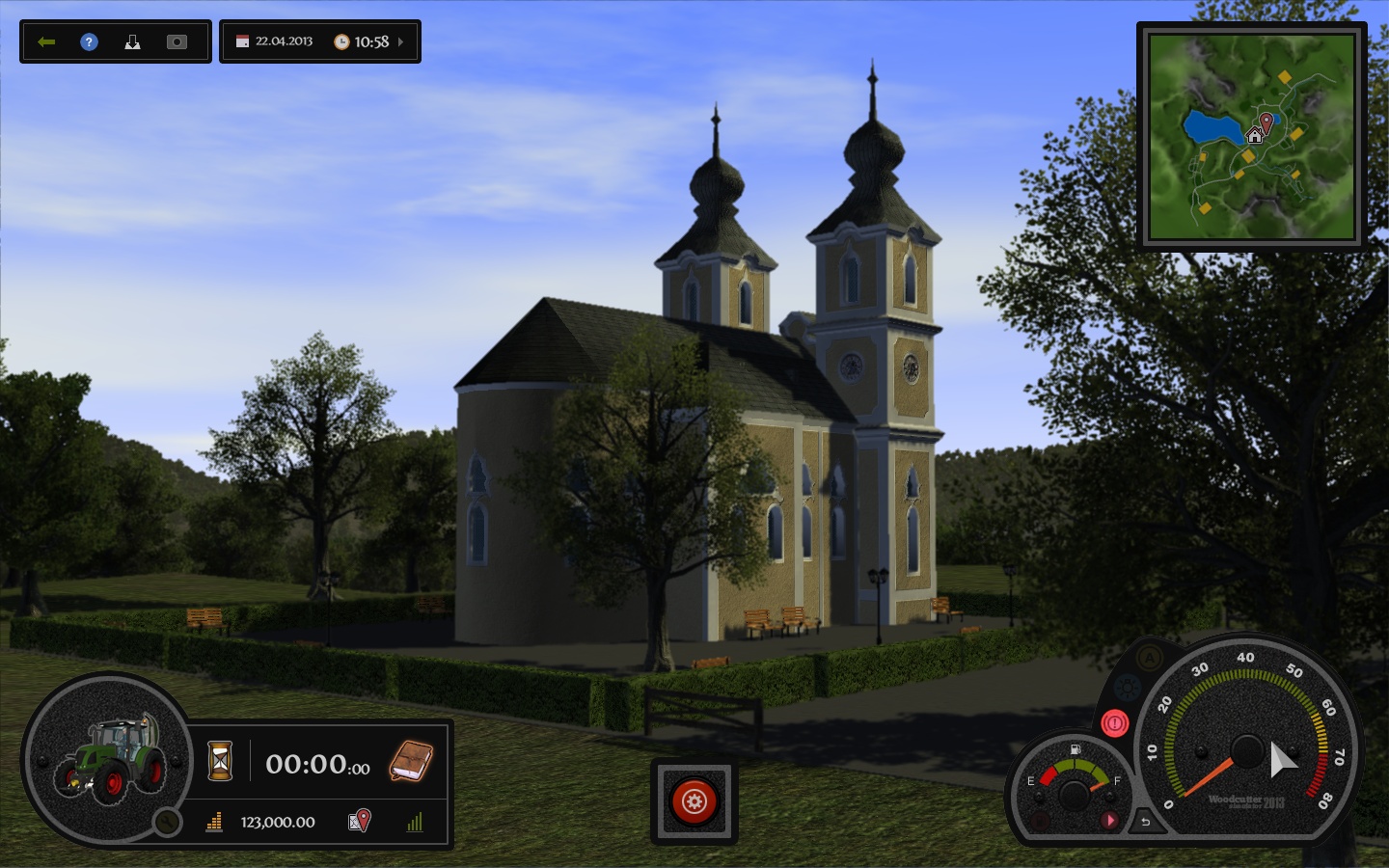Click the download arrow icon in the toolbar

pyautogui.click(x=132, y=41)
